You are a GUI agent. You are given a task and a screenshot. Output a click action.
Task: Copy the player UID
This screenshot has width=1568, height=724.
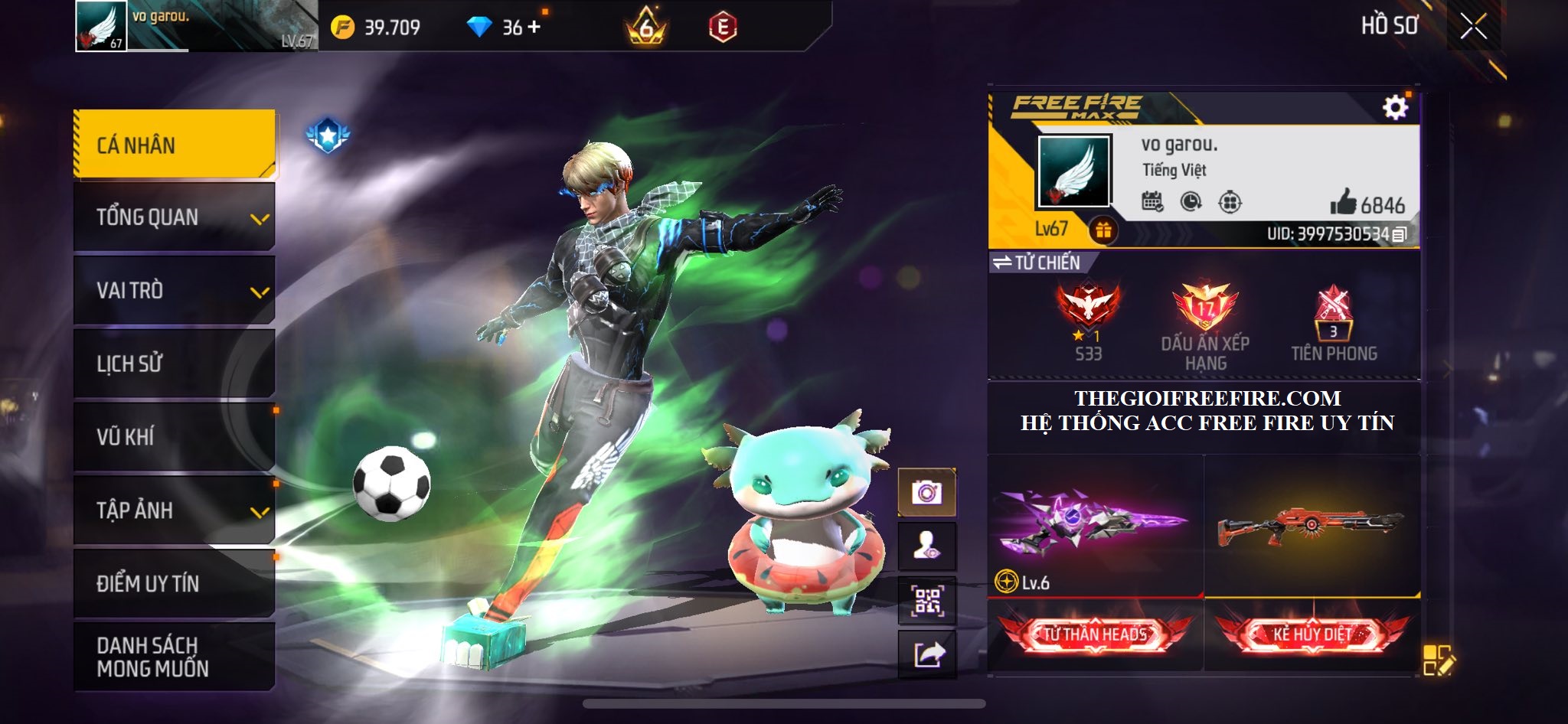click(1400, 234)
